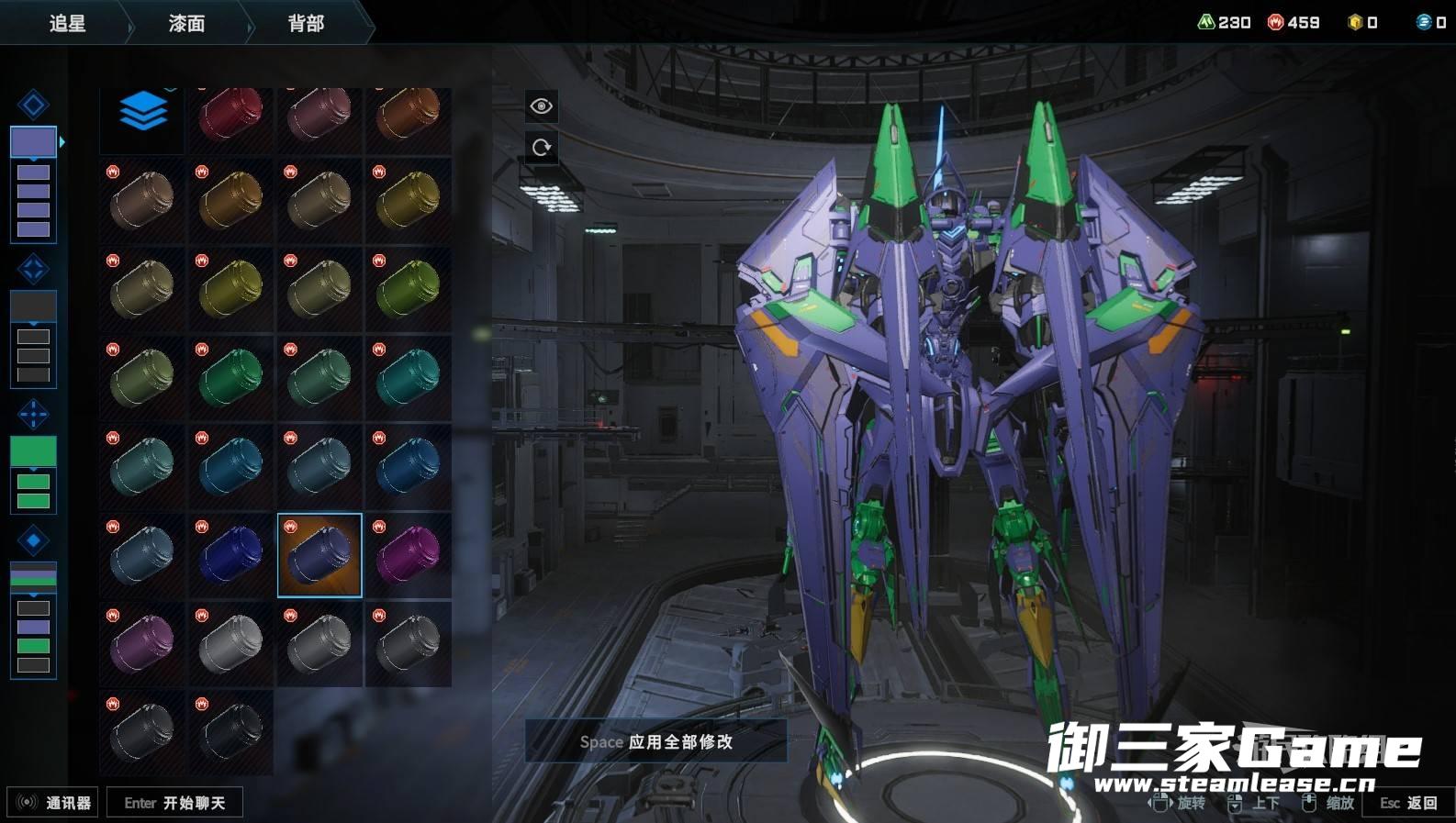This screenshot has width=1456, height=823.
Task: Apply all changes with 应用全部修改
Action: click(x=655, y=741)
